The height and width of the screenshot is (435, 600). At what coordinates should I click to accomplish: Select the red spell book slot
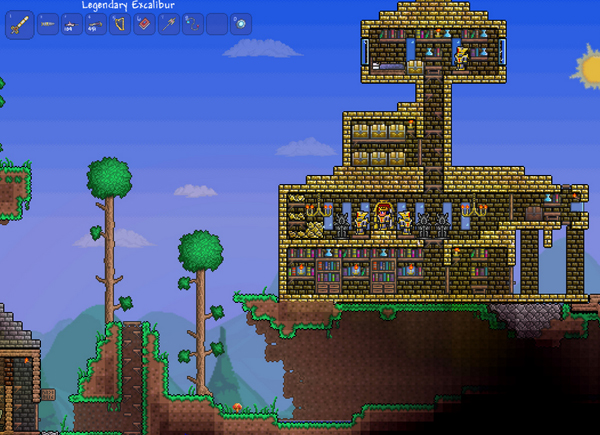(x=143, y=24)
